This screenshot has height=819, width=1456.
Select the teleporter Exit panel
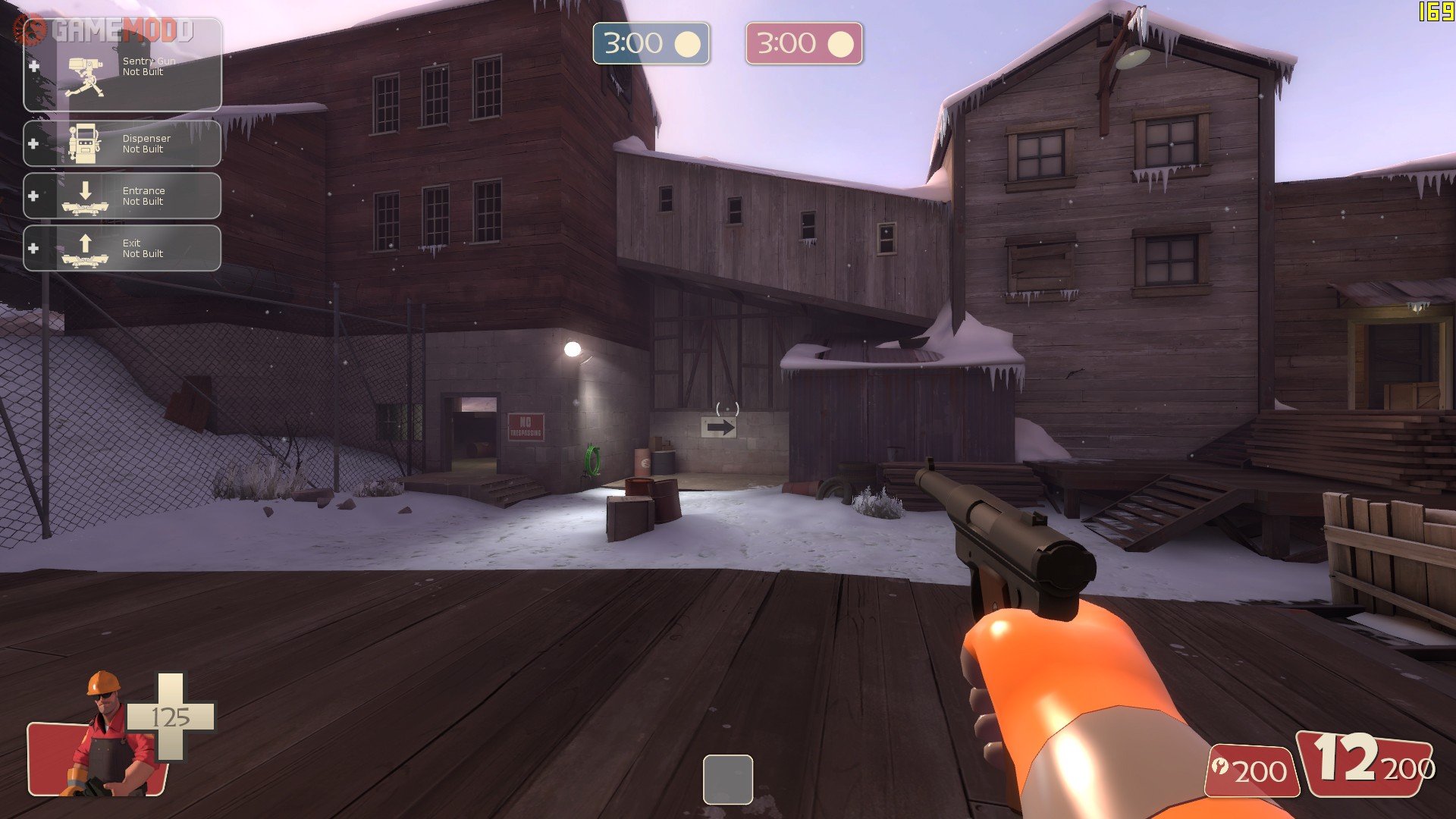(123, 248)
